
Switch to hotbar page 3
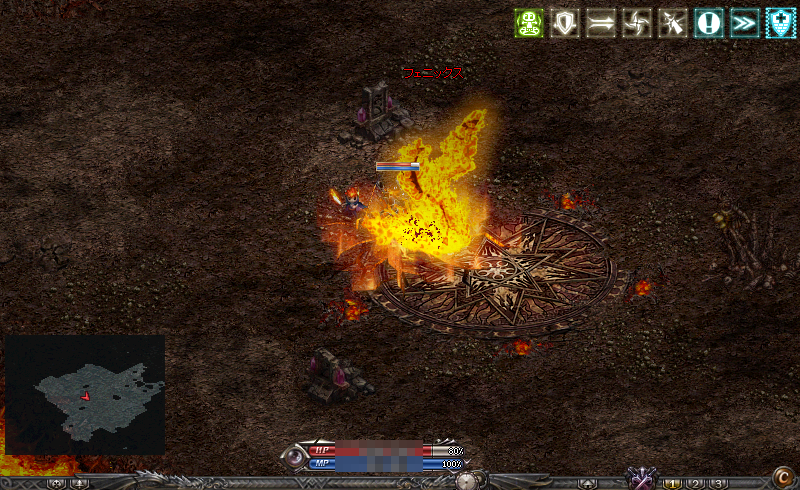[718, 484]
